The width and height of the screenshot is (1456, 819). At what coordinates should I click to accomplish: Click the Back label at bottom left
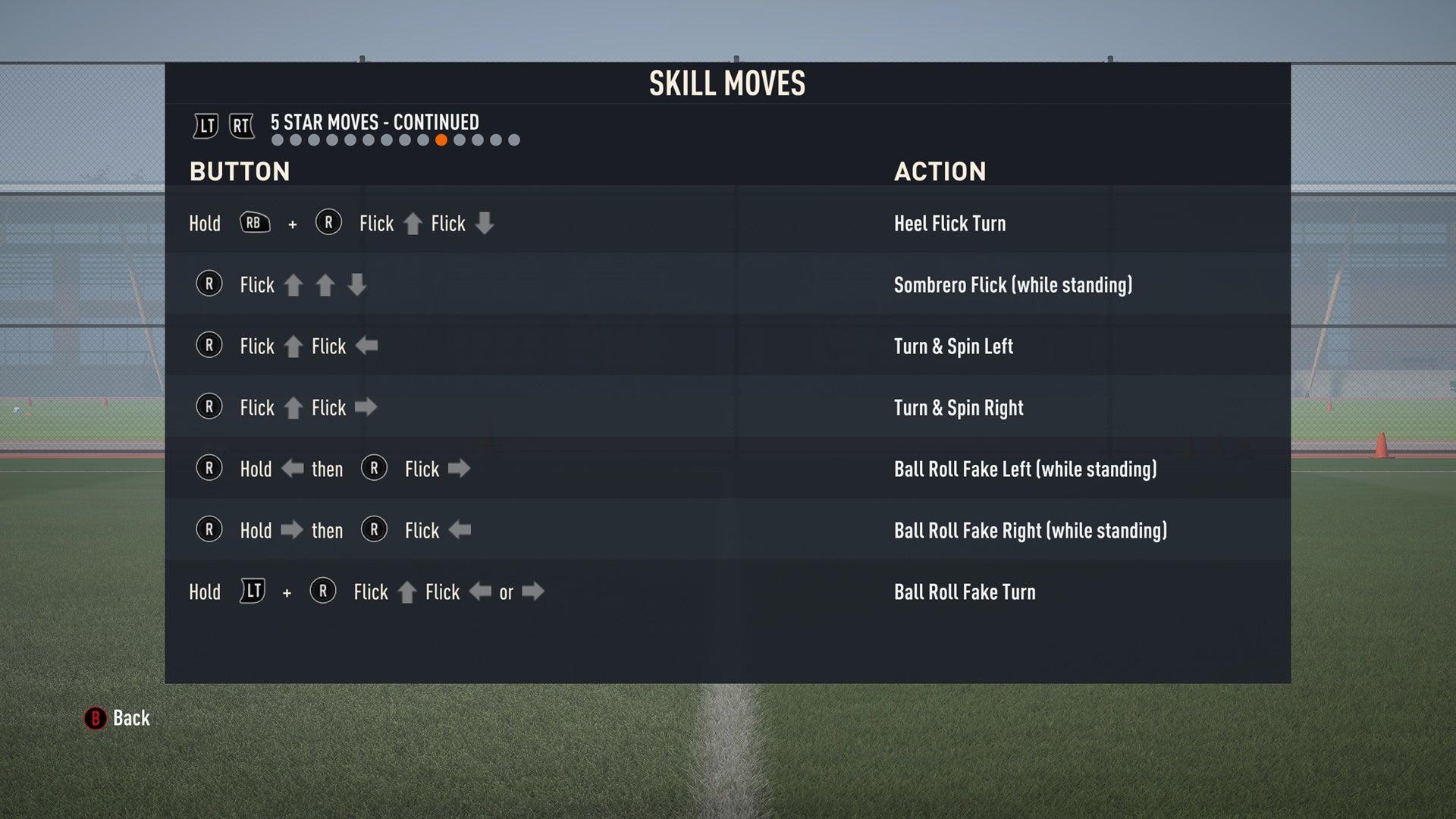(x=130, y=718)
